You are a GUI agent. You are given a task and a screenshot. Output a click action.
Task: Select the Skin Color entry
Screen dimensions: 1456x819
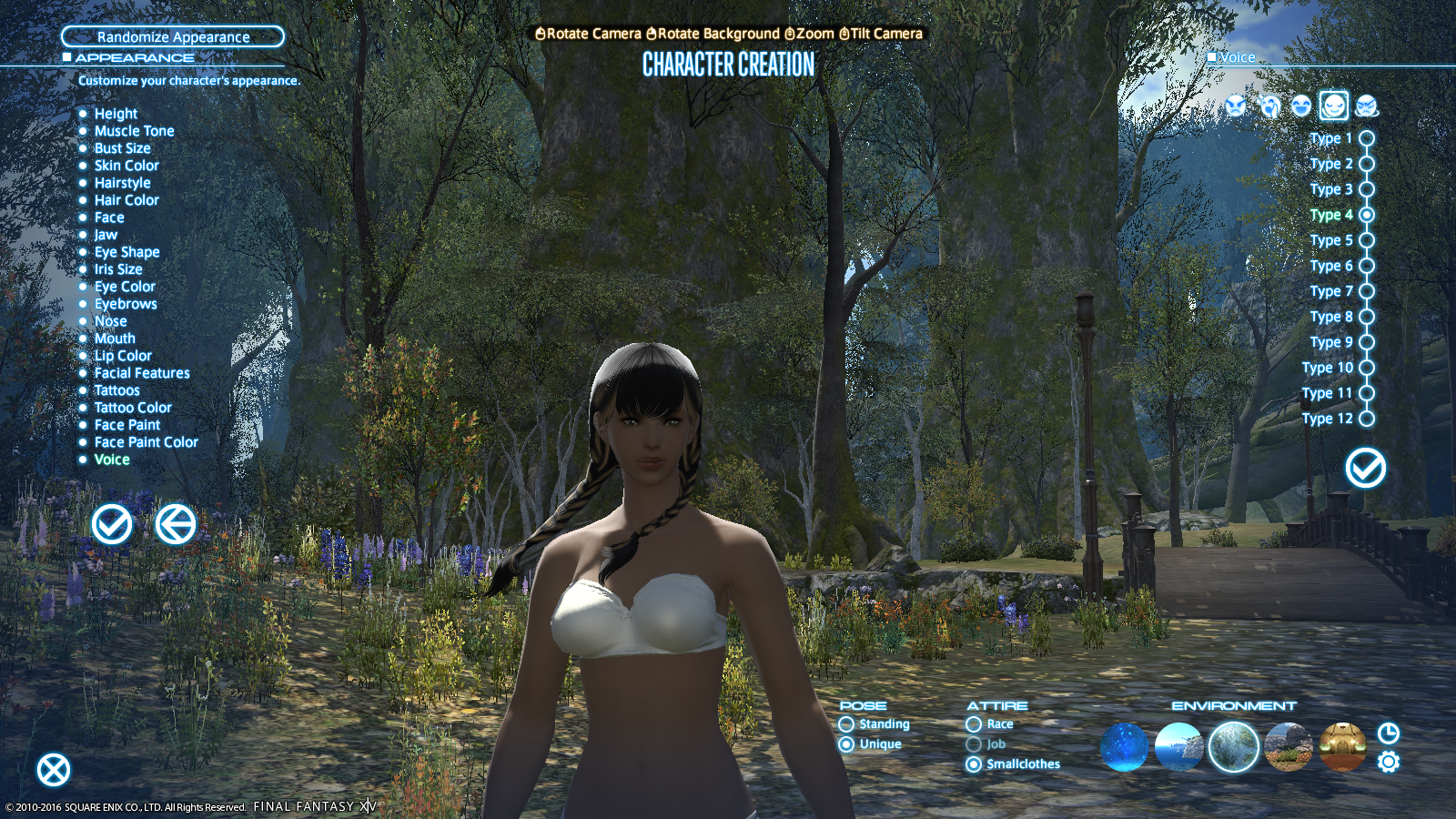click(x=126, y=166)
